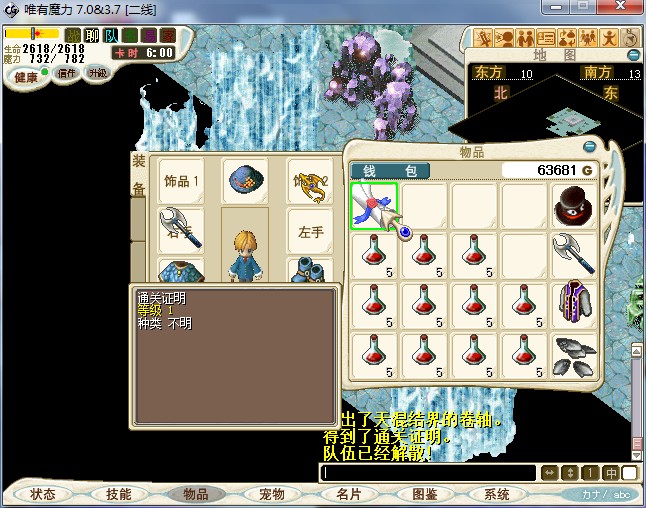Open the 名片 name card menu

[x=348, y=494]
